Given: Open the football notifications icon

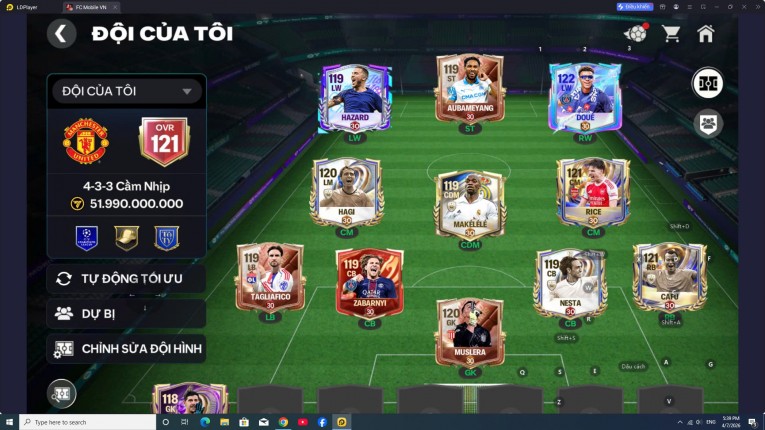Looking at the screenshot, I should click(x=635, y=34).
